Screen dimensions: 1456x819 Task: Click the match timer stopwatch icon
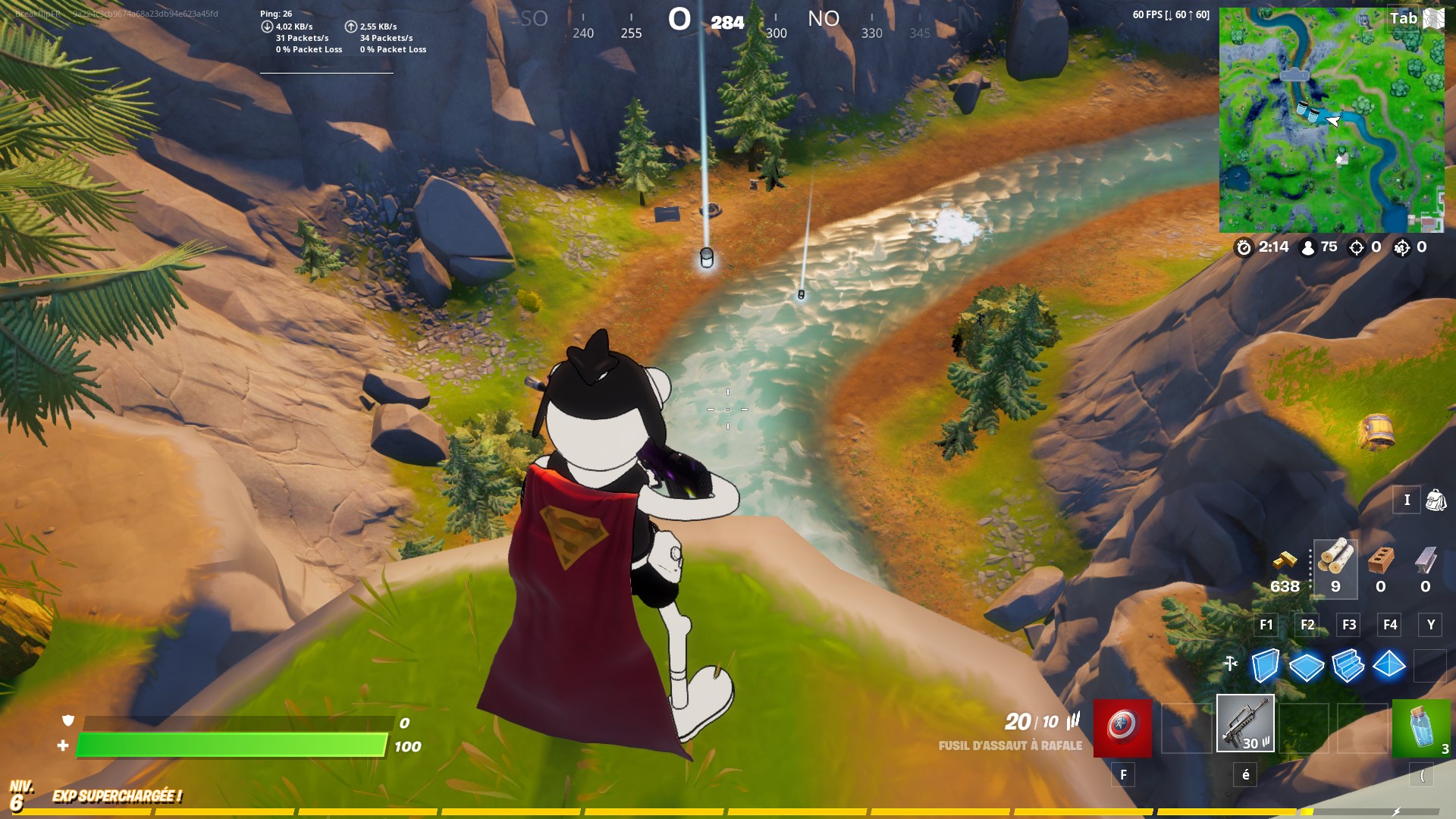point(1244,246)
